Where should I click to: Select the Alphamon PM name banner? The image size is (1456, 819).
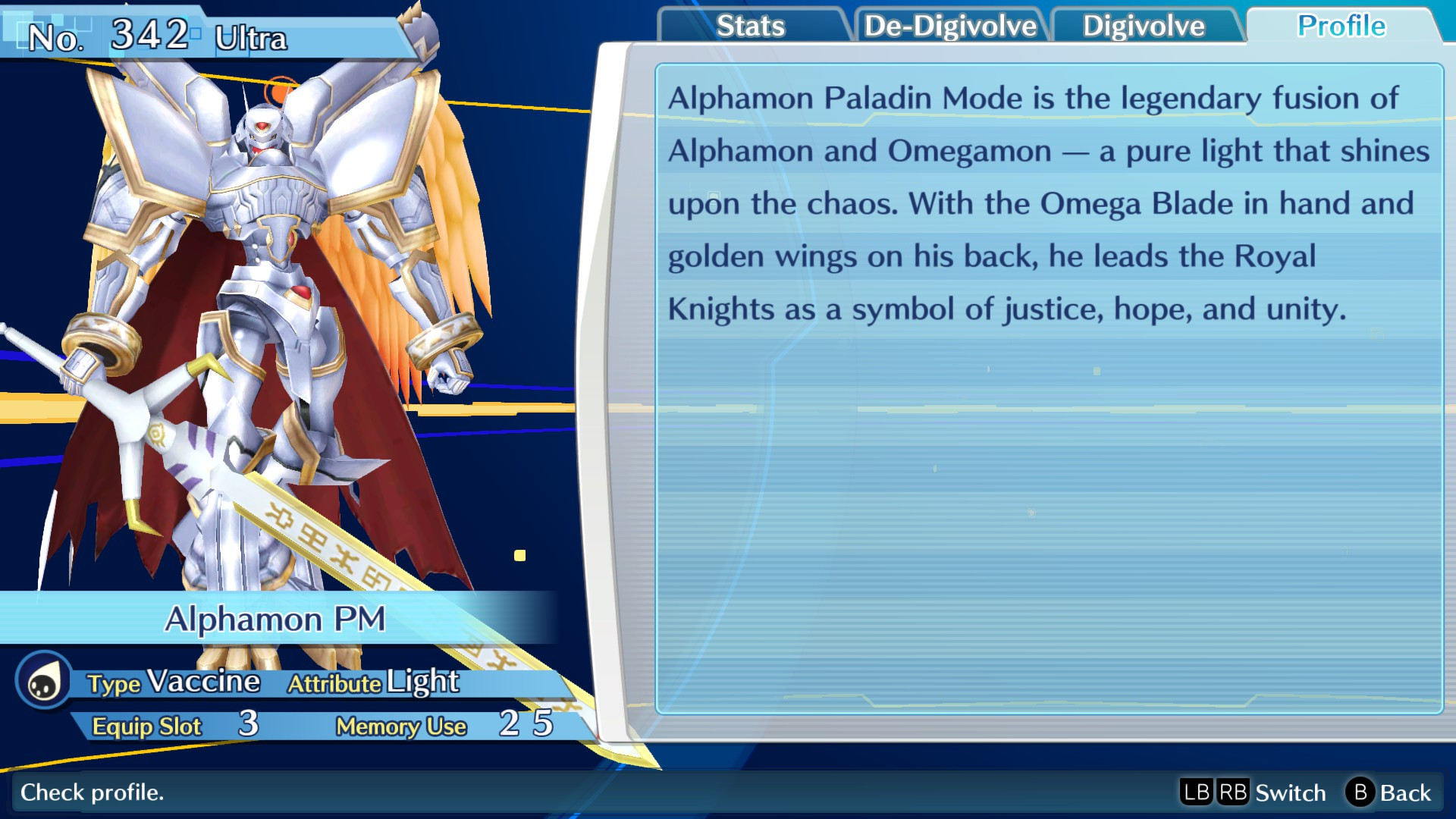[278, 619]
